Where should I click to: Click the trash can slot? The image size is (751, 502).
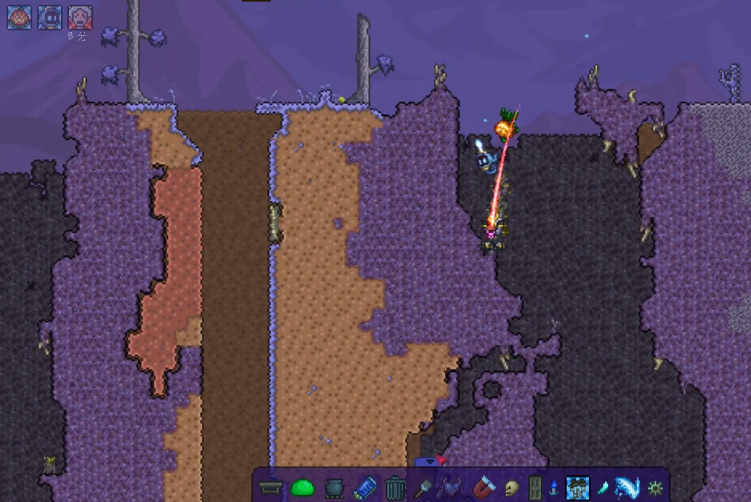pos(395,489)
